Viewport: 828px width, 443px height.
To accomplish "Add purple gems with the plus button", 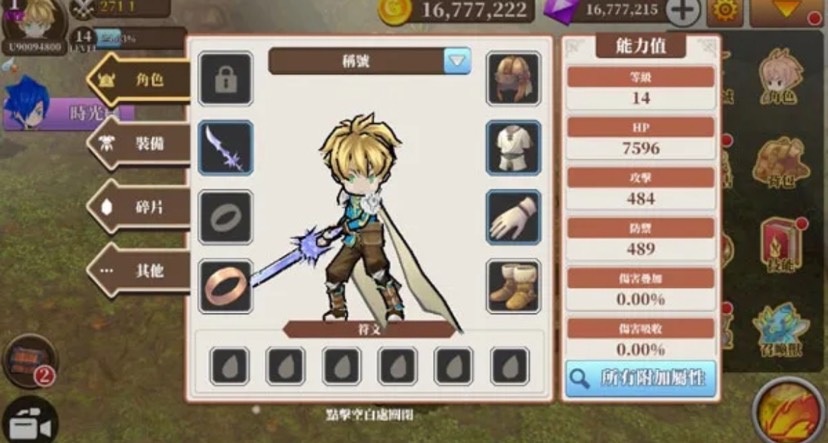I will pyautogui.click(x=683, y=11).
